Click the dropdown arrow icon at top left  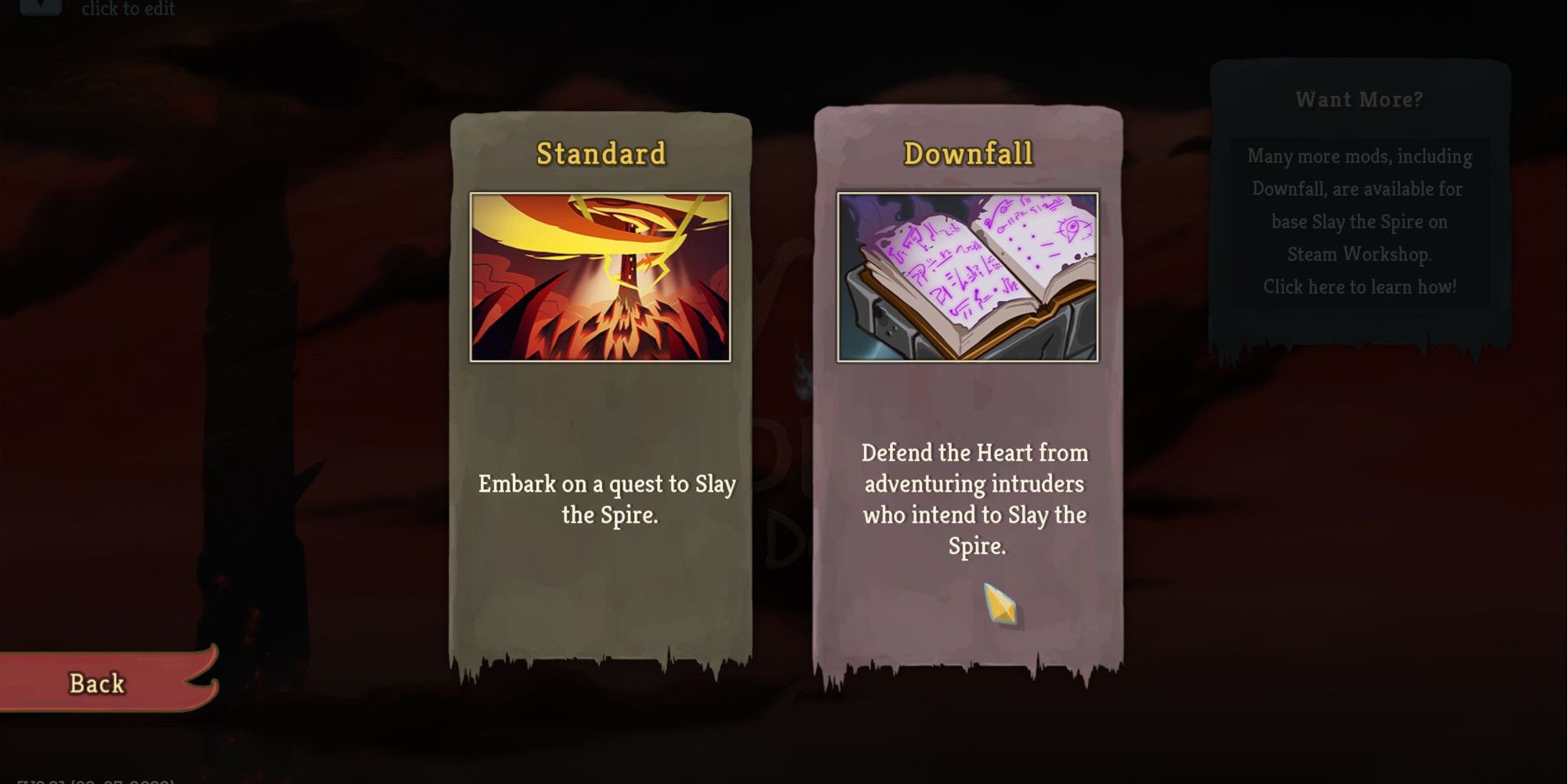41,8
